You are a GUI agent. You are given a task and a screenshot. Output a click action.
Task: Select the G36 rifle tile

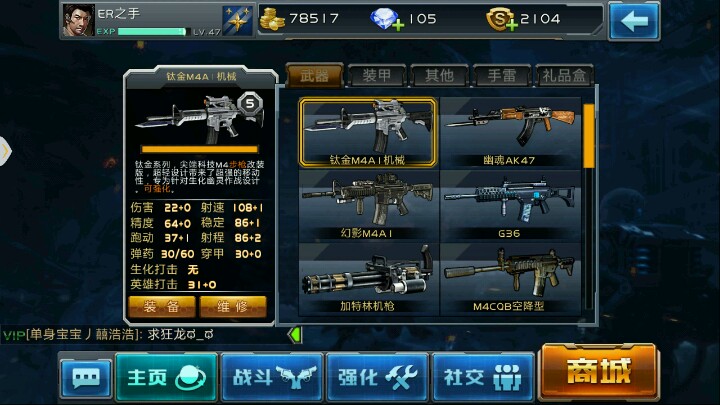[510, 205]
